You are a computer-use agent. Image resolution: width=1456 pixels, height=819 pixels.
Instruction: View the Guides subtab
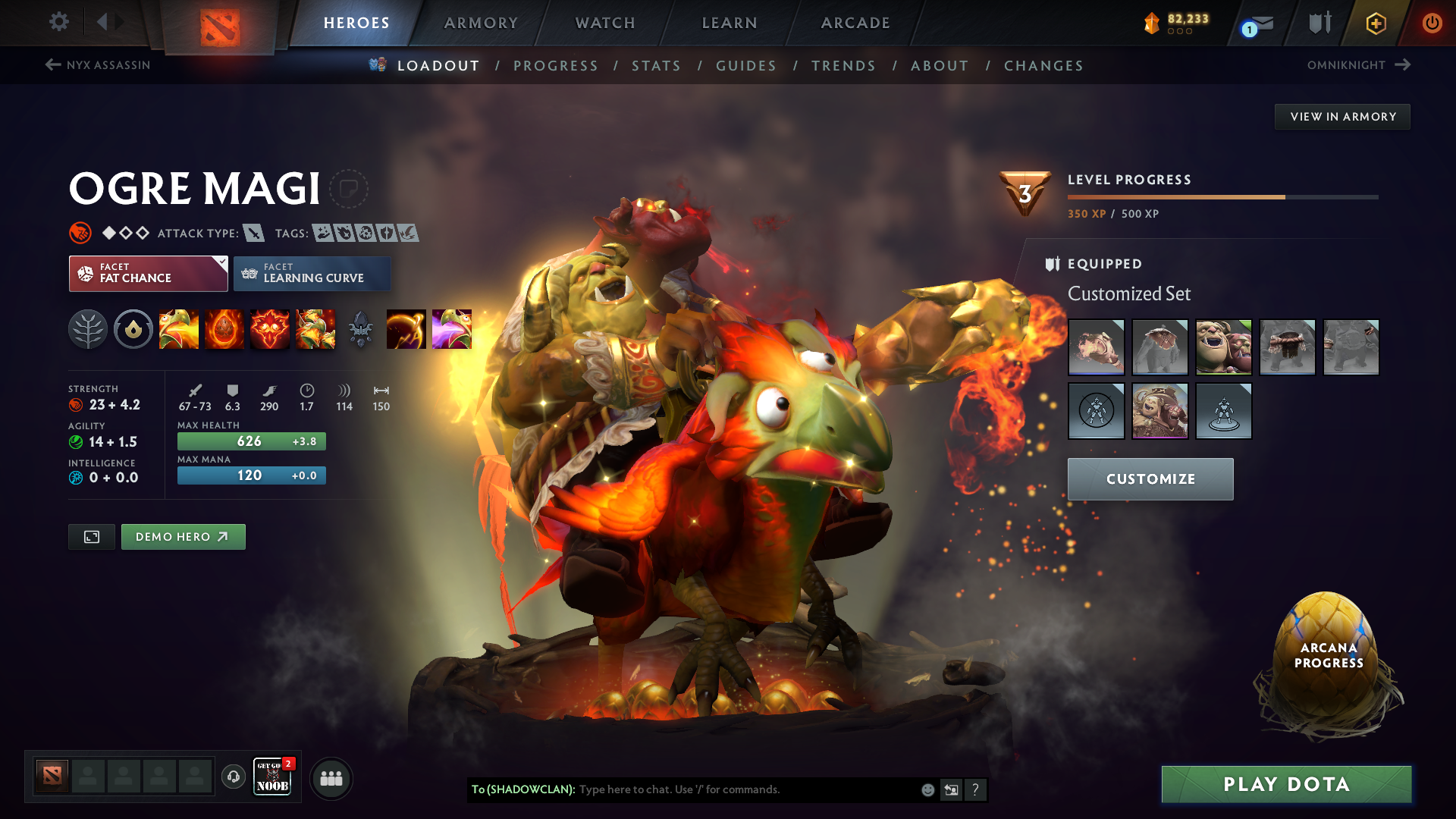coord(746,66)
